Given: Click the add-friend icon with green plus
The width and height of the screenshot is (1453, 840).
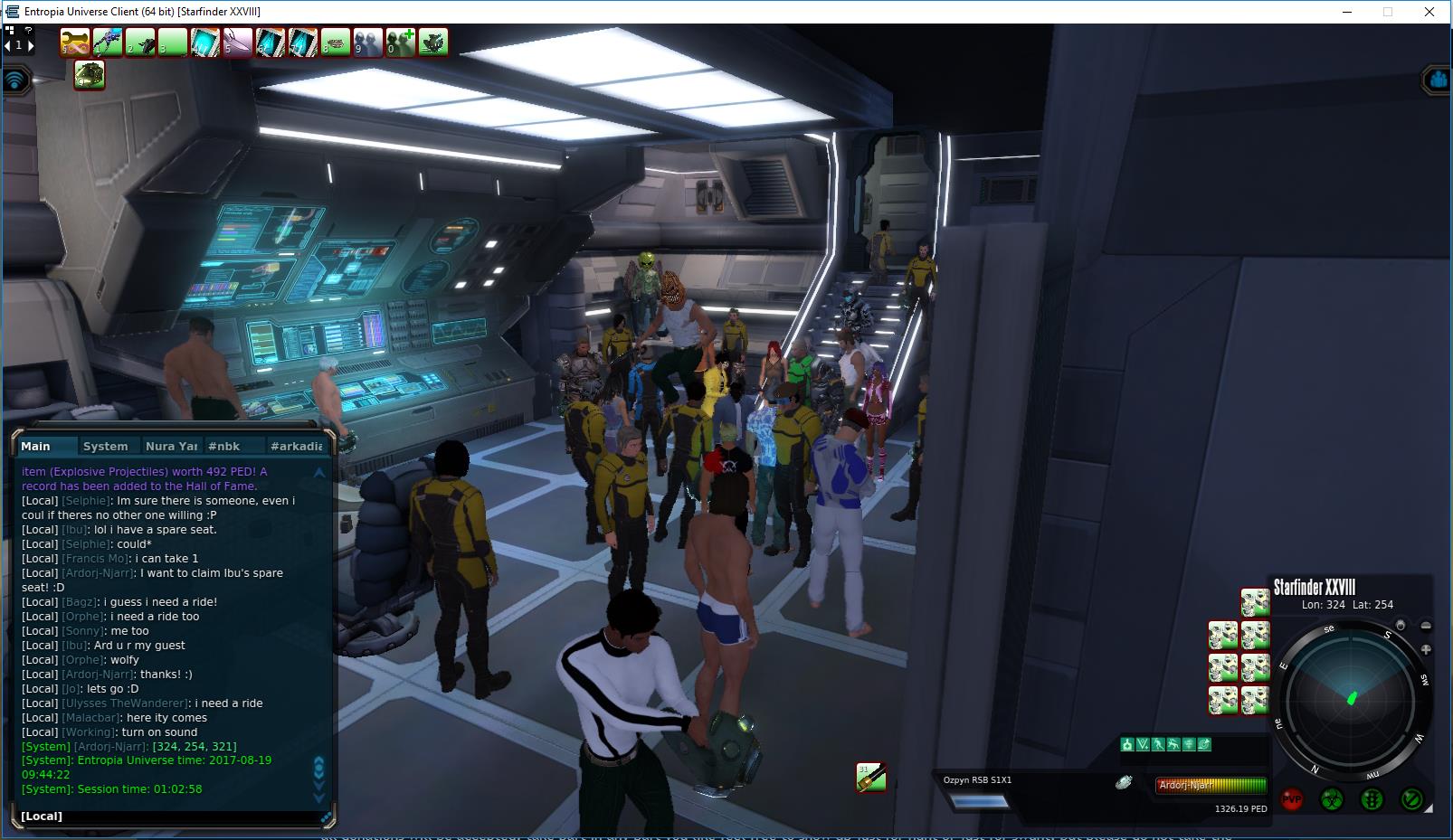Looking at the screenshot, I should (401, 42).
